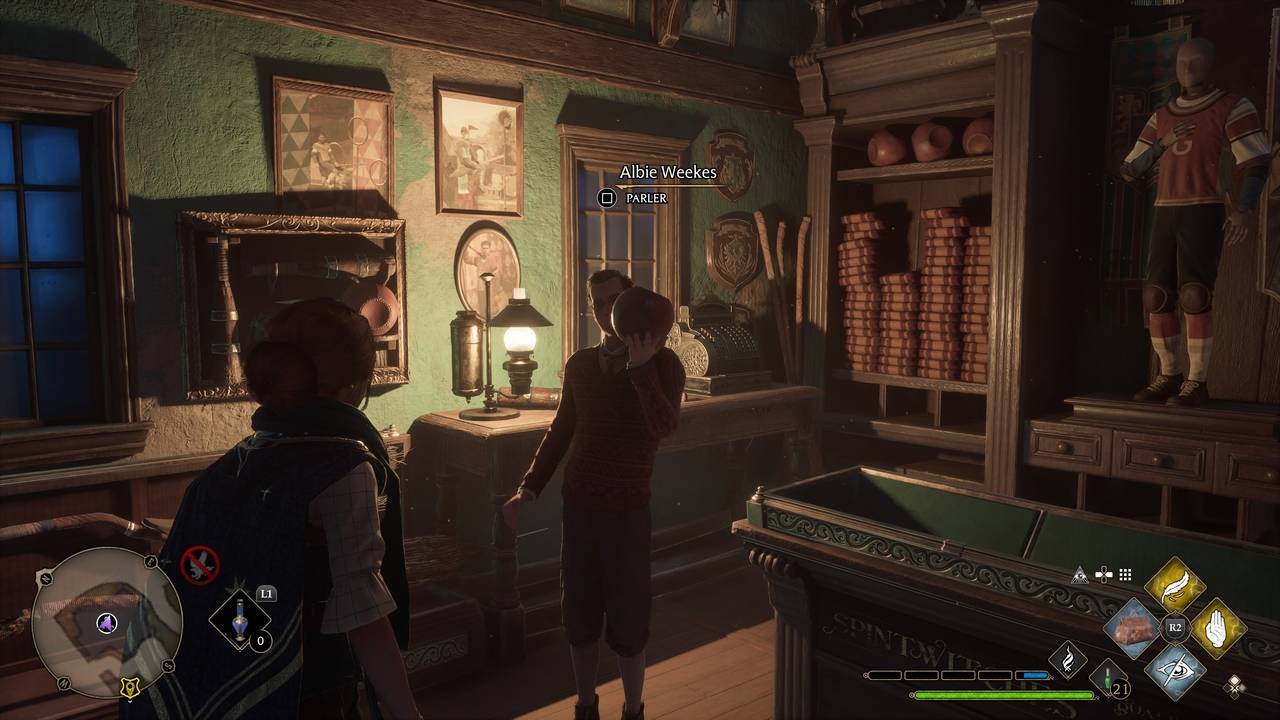Viewport: 1280px width, 720px height.
Task: Click the crossed-out mount restriction icon
Action: (199, 565)
